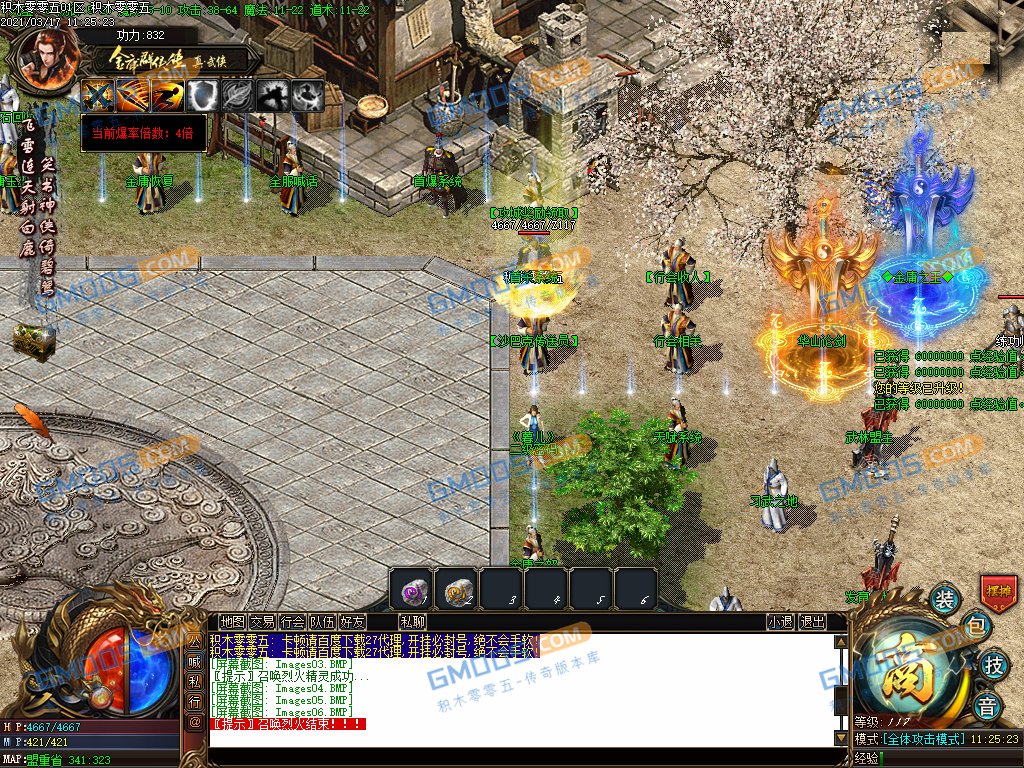Activate the white shield skill icon

[203, 95]
